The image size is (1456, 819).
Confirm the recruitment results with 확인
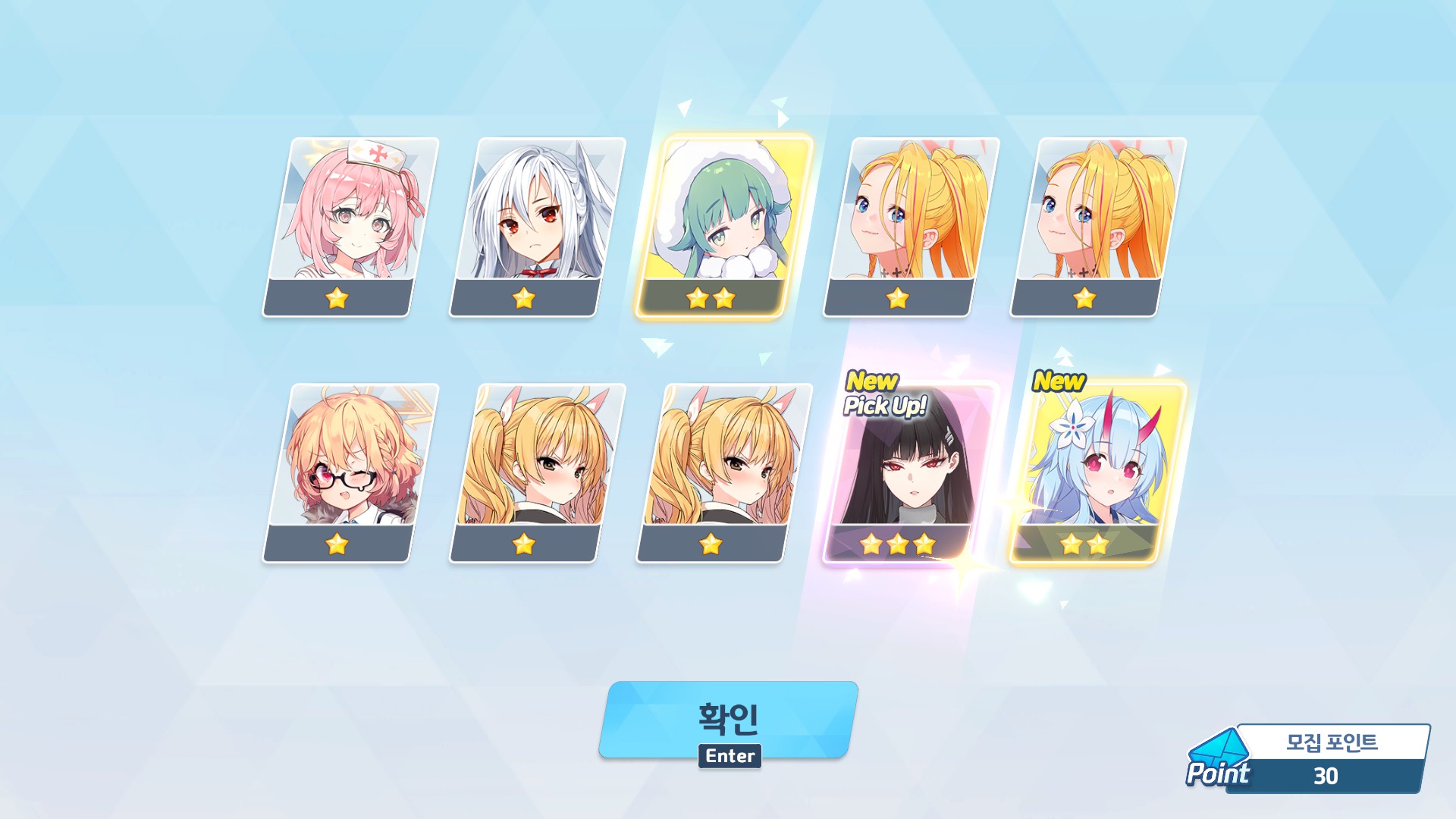pos(728,718)
